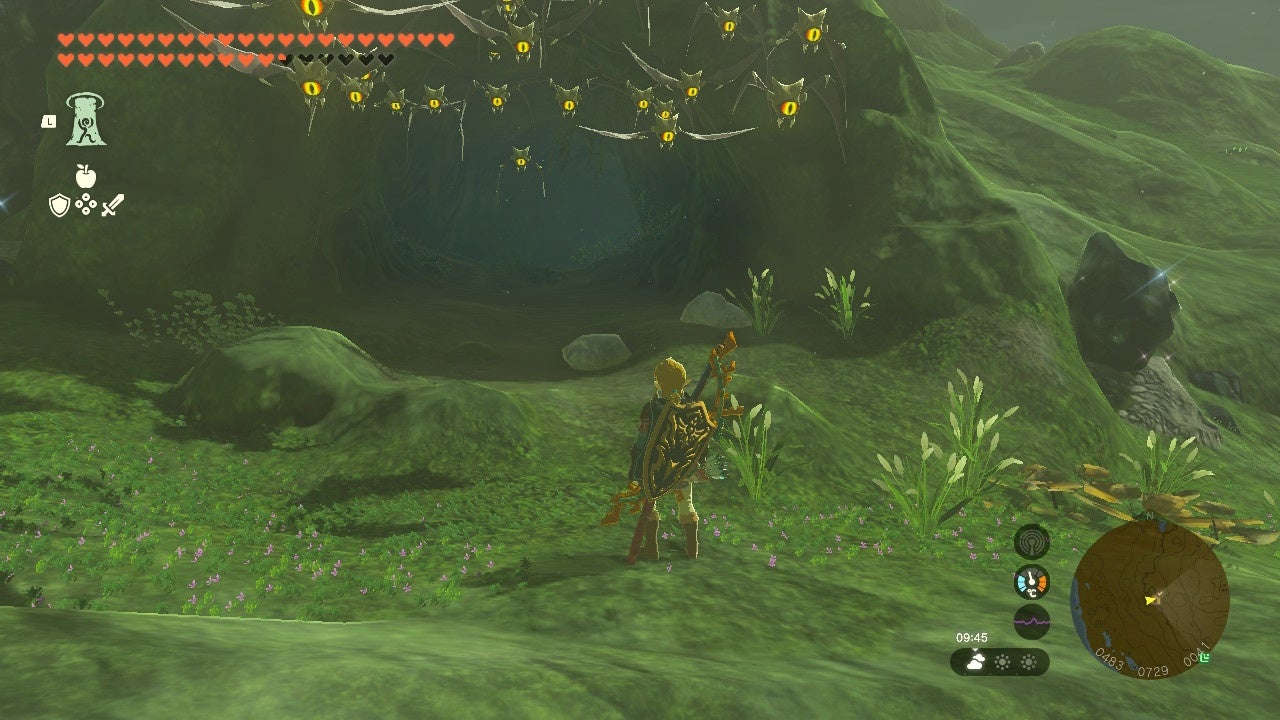
Task: Click the d-pad quick-select icon
Action: tap(85, 204)
